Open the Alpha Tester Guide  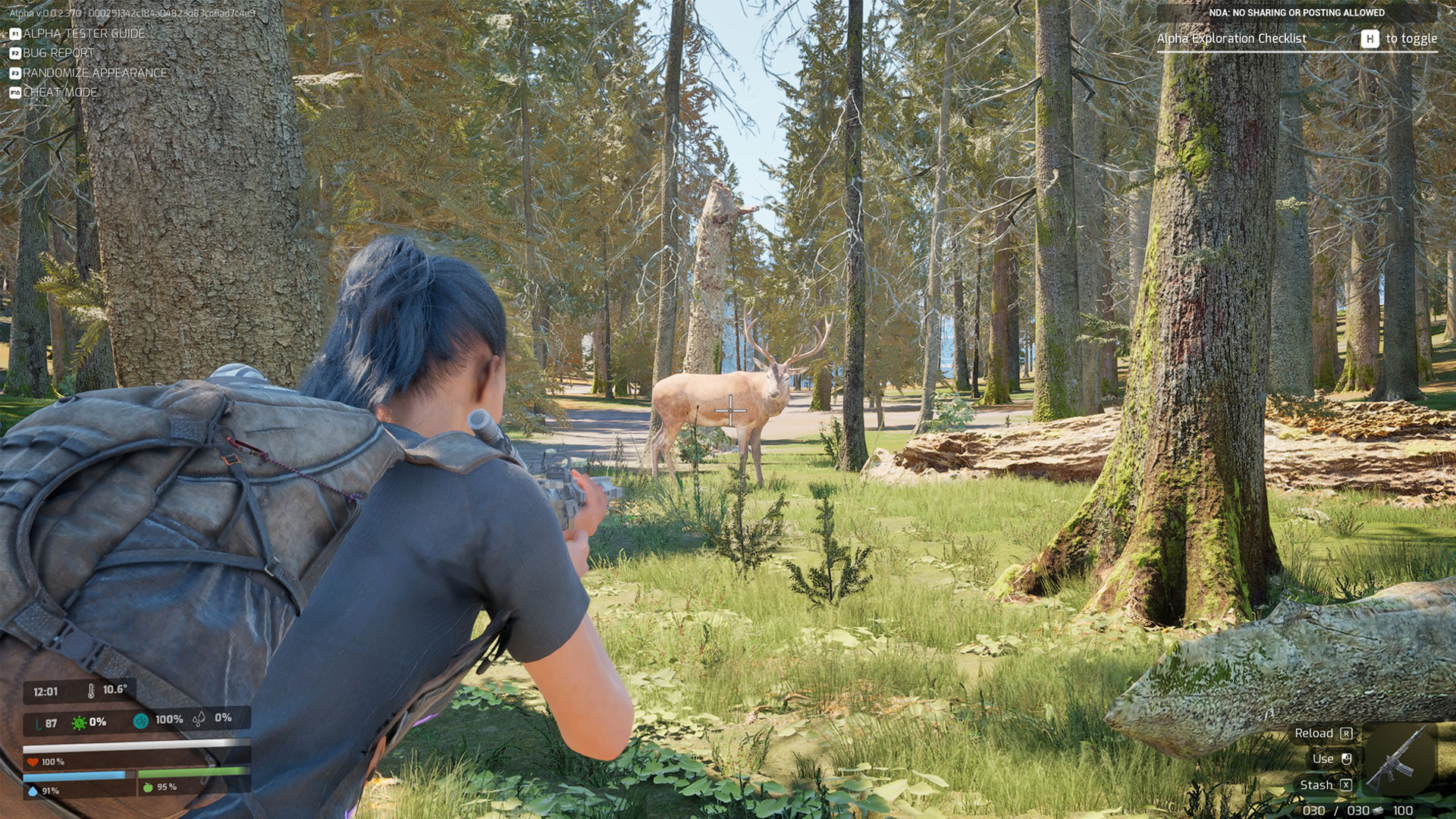click(x=83, y=33)
